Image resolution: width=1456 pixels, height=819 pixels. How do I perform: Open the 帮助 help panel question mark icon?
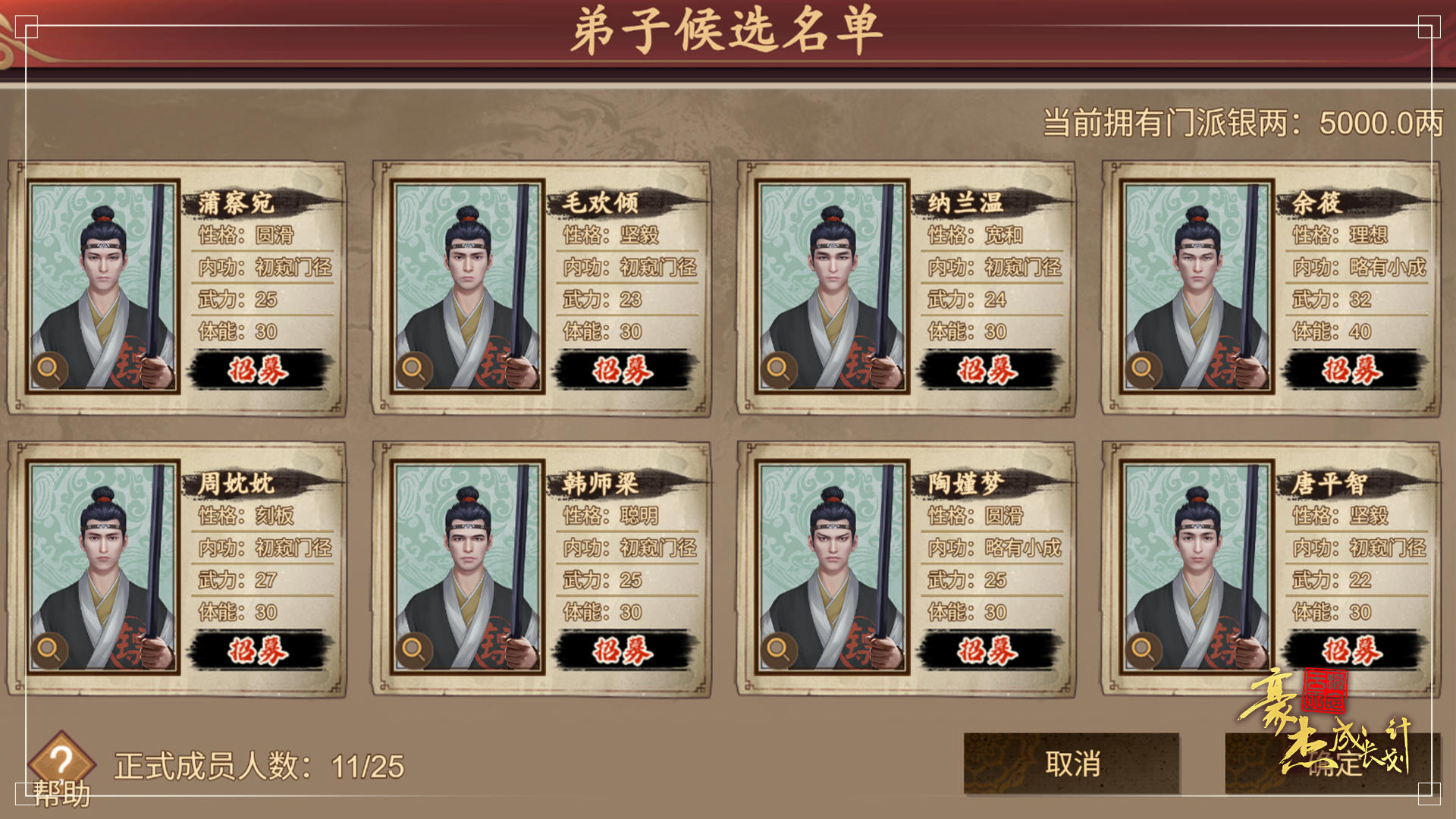click(61, 761)
